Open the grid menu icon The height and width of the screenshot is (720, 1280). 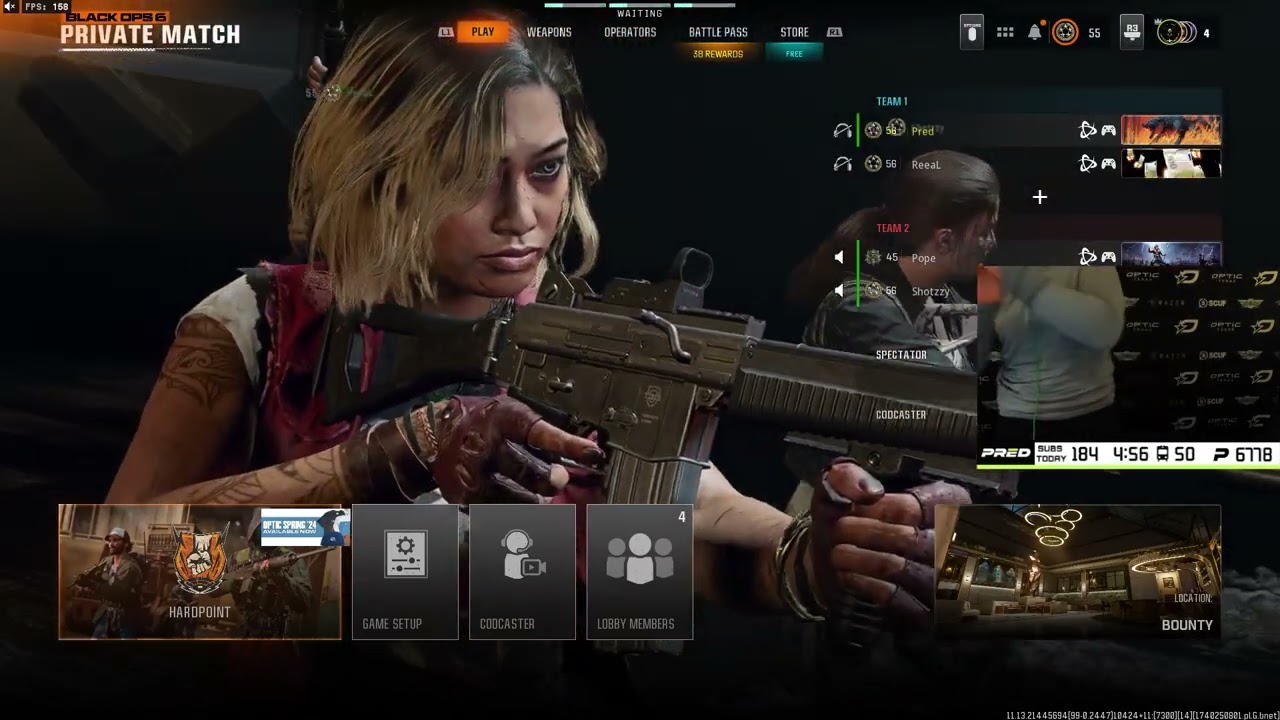click(x=1005, y=33)
